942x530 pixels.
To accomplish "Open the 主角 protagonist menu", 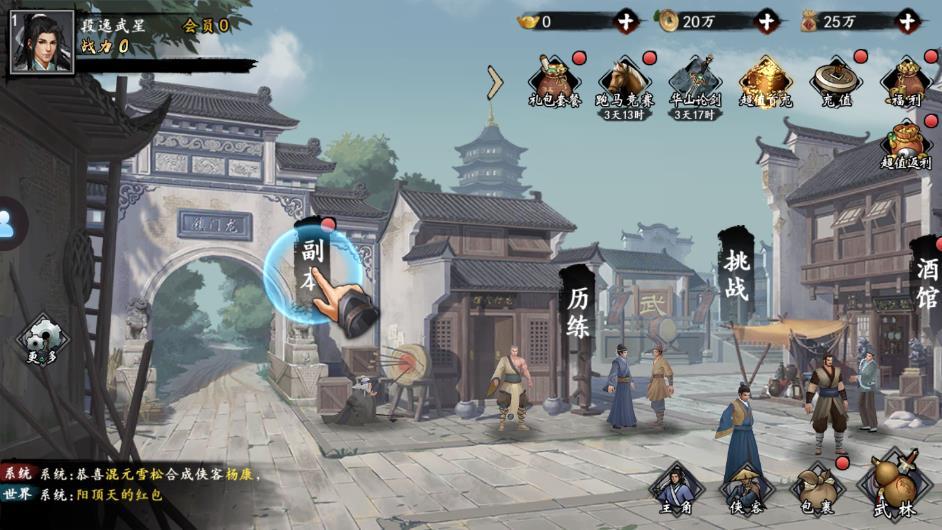I will pyautogui.click(x=675, y=492).
